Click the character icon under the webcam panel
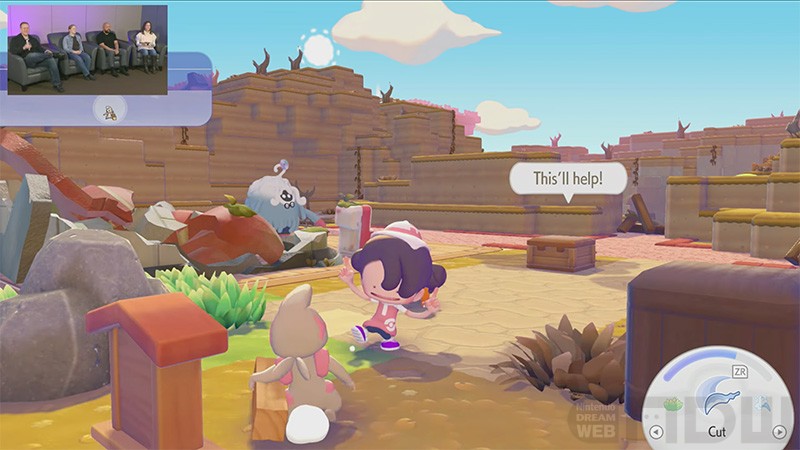Screen dimensions: 800x450 tap(108, 111)
